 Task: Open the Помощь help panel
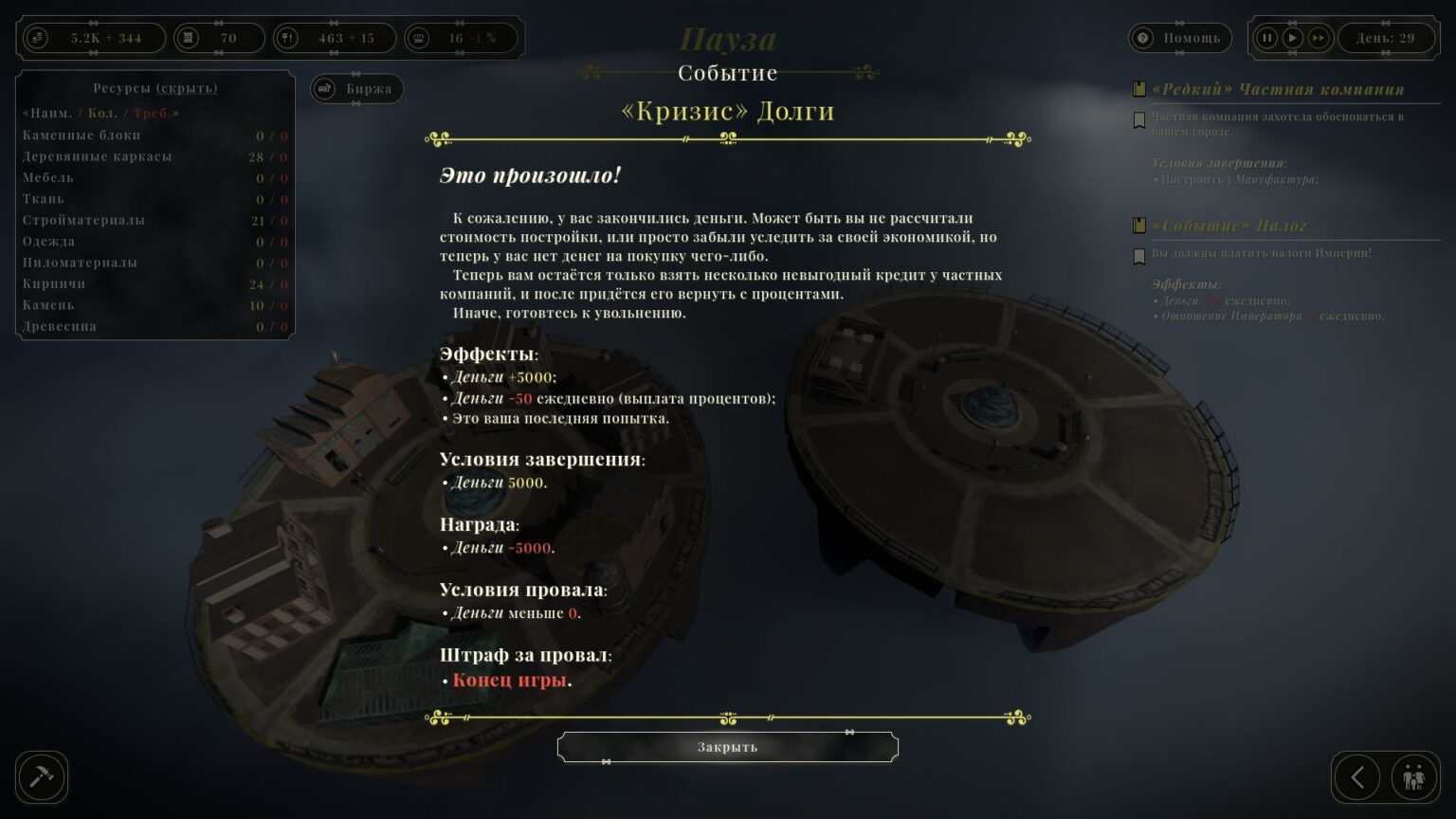point(1180,38)
